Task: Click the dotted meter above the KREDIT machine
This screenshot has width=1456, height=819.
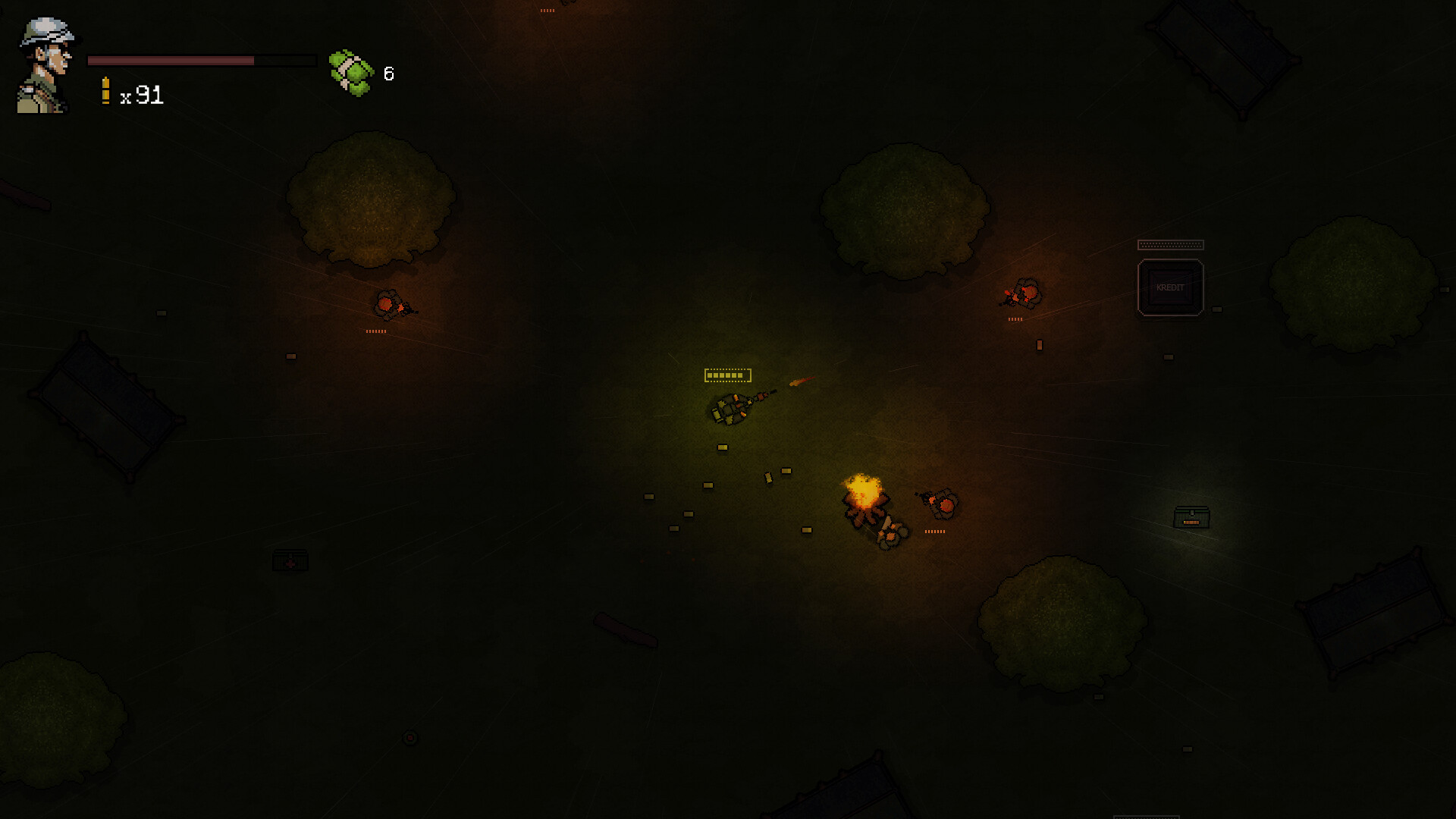Action: [x=1170, y=245]
